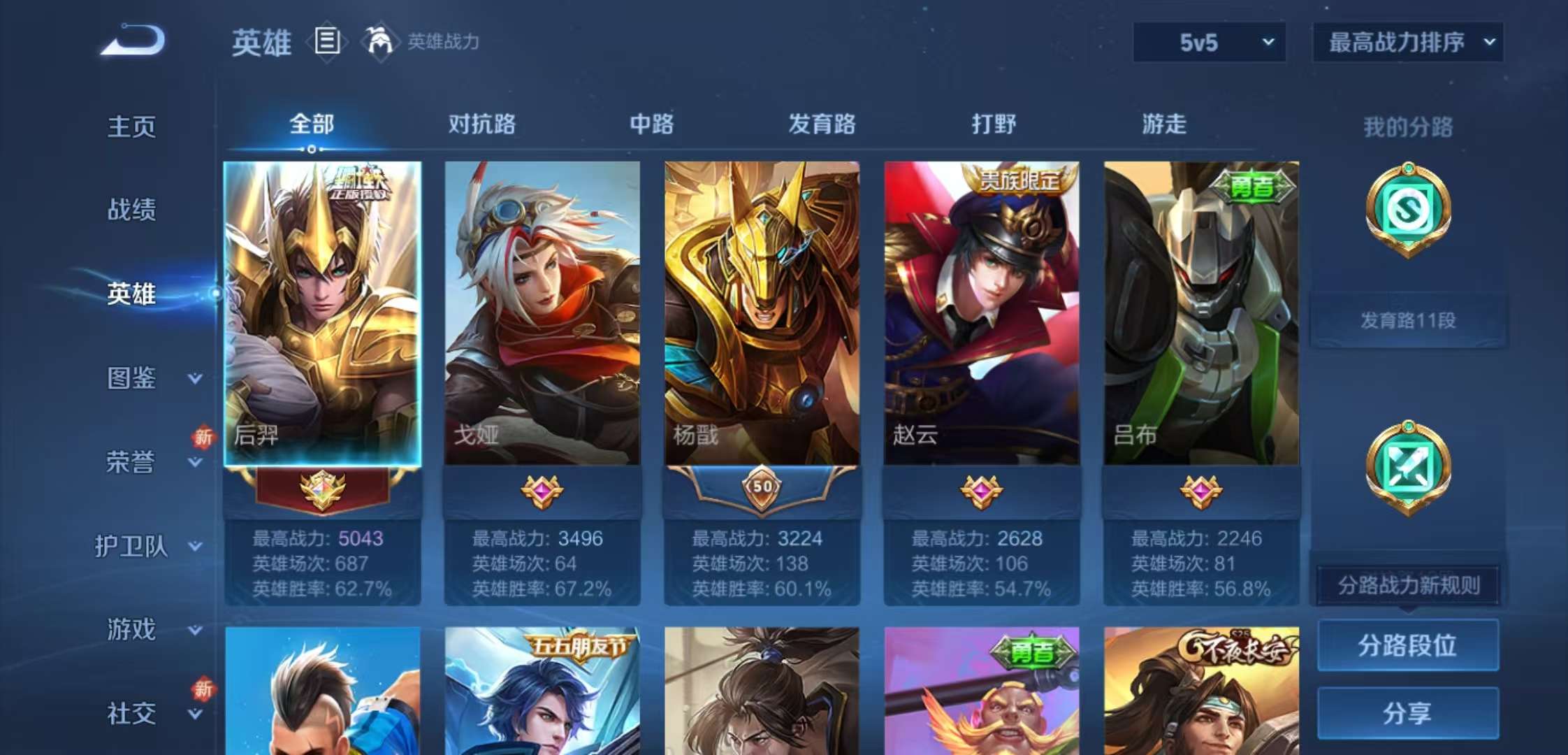Open the hero list scroll icon beside 英雄
1568x755 pixels.
(326, 42)
